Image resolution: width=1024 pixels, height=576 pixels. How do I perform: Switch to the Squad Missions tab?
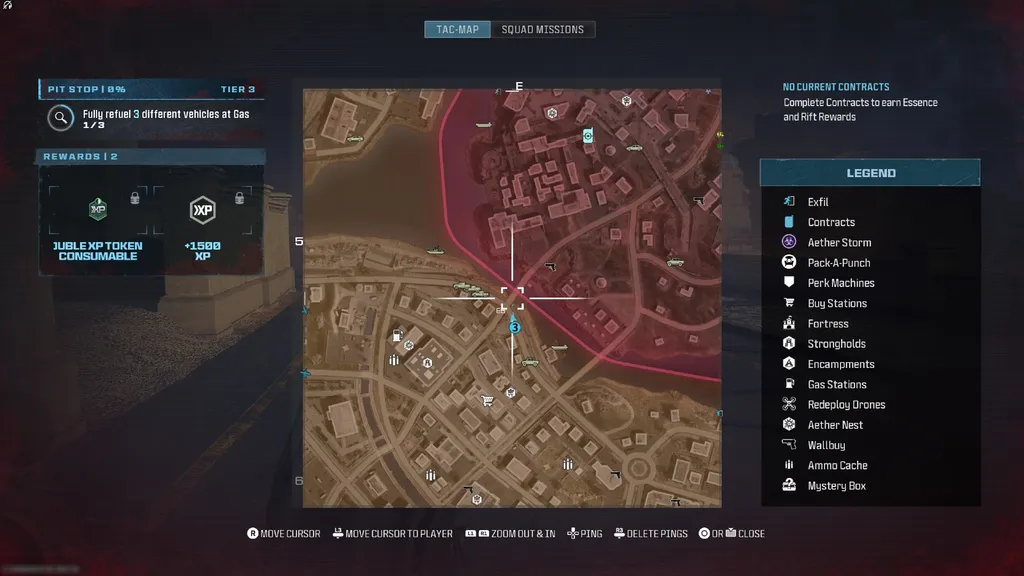pyautogui.click(x=542, y=29)
